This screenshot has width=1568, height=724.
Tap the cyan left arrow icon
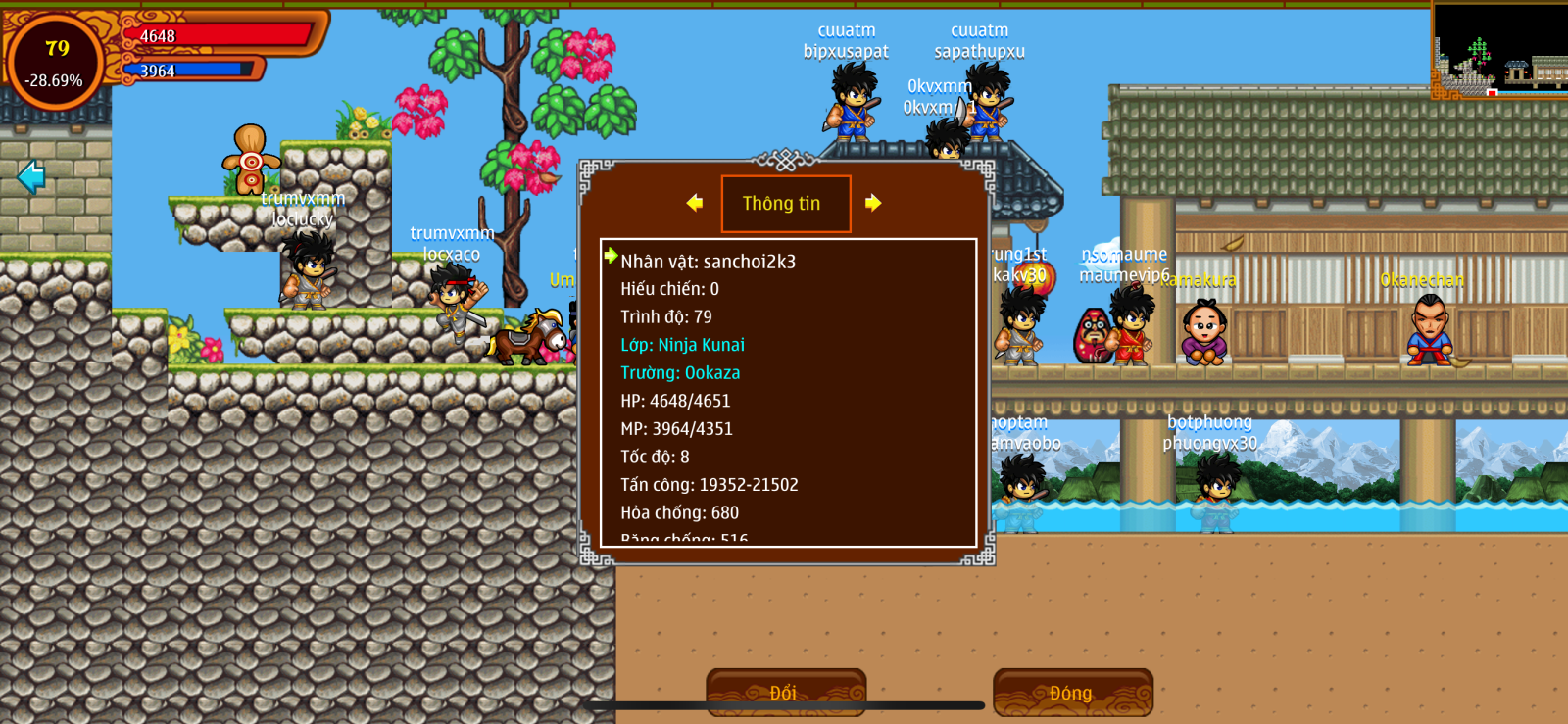click(31, 177)
